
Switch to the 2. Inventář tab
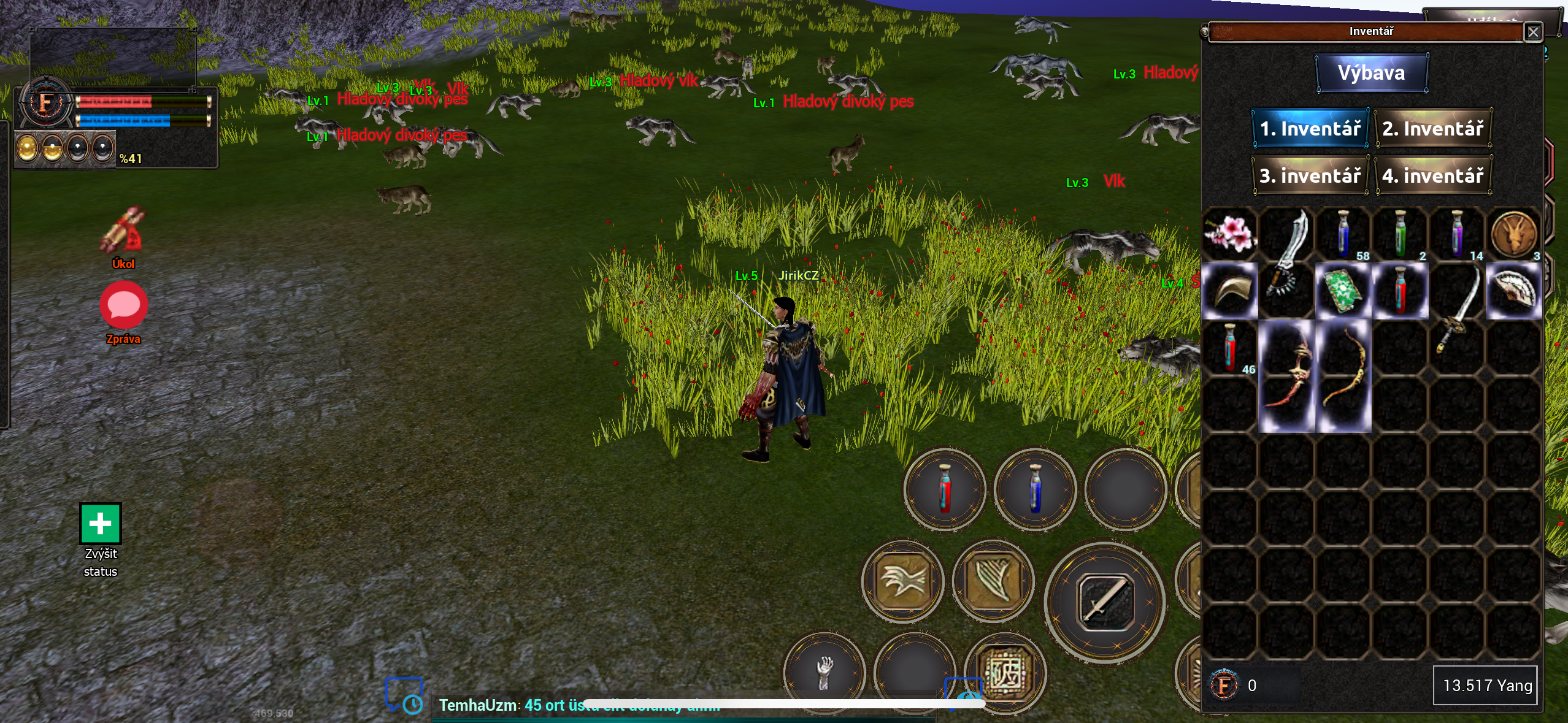[1434, 128]
